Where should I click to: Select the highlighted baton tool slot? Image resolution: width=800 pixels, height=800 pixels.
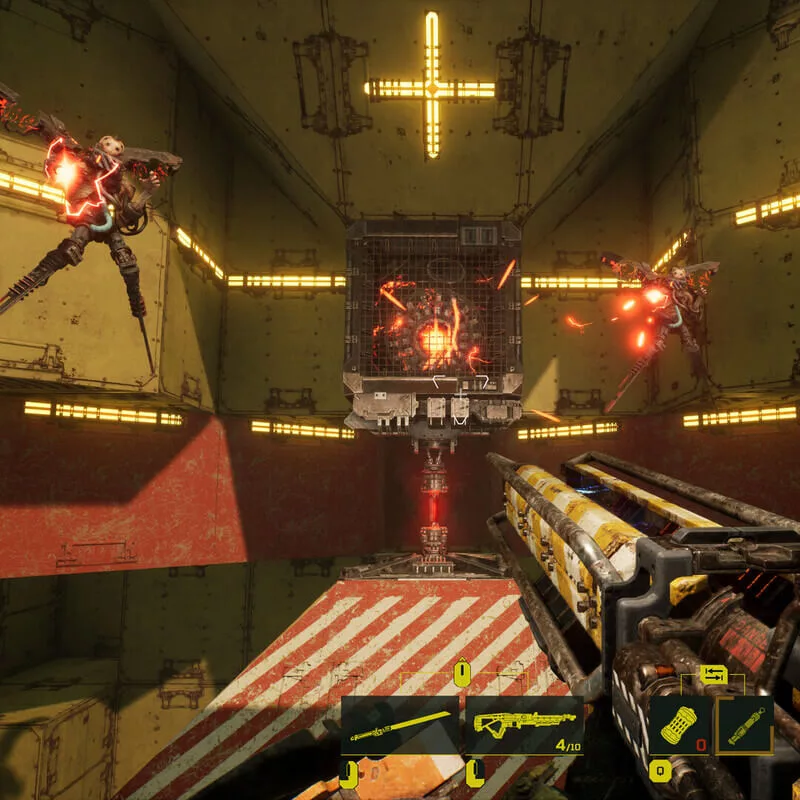pyautogui.click(x=745, y=725)
